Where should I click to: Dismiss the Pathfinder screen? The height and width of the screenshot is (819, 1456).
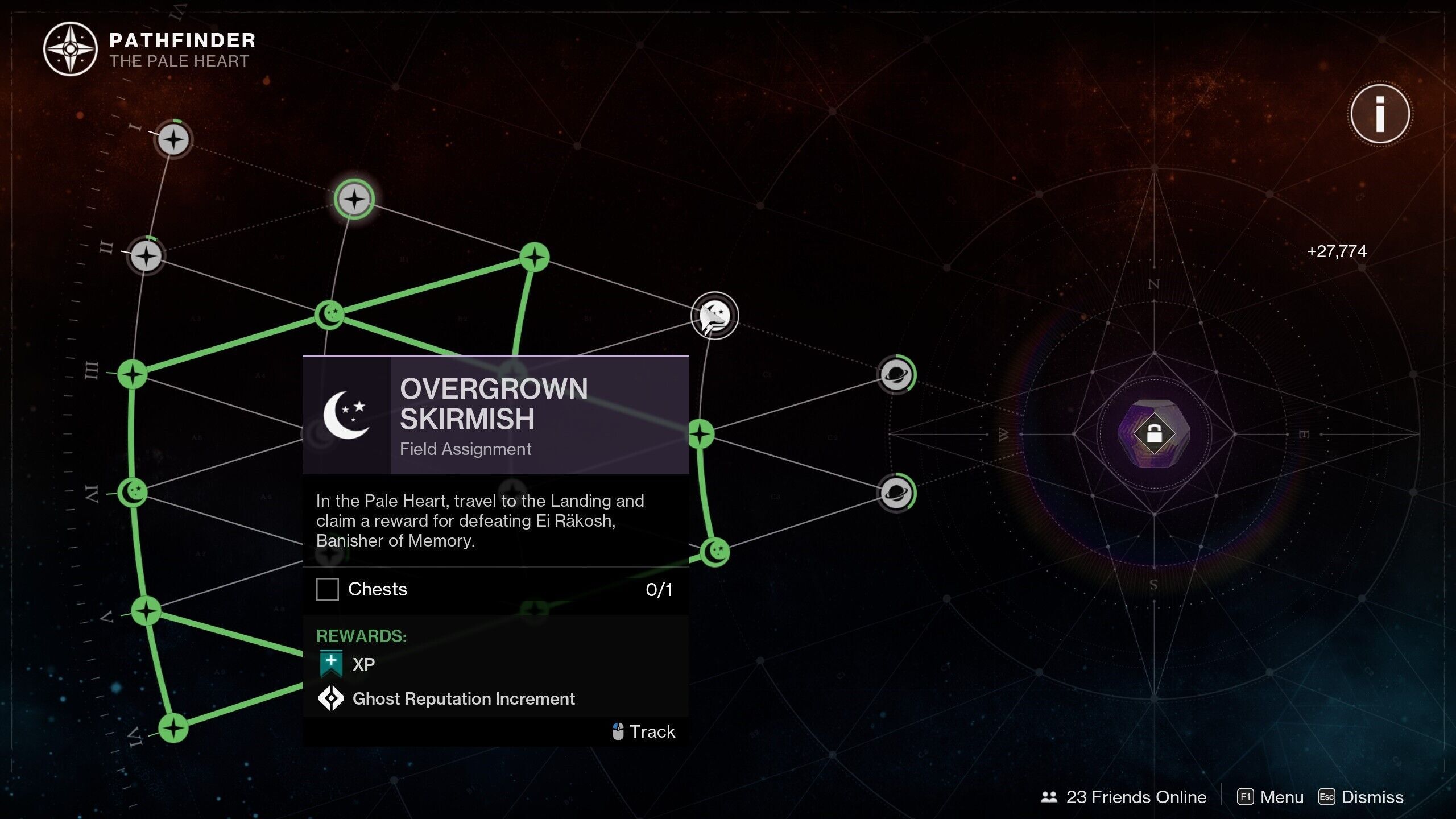point(1361,797)
